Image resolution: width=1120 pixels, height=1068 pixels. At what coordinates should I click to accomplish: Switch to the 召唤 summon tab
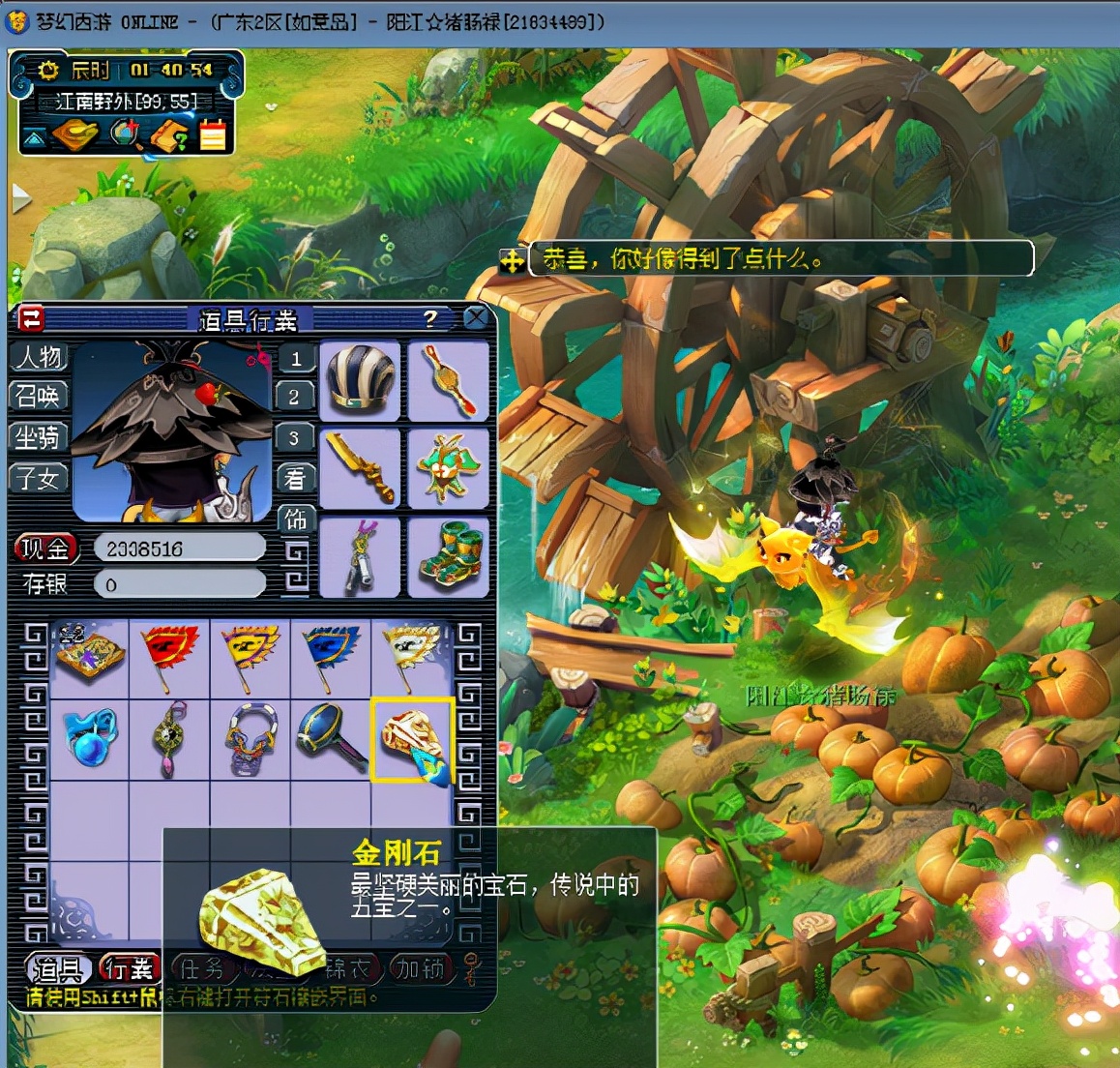click(x=39, y=396)
